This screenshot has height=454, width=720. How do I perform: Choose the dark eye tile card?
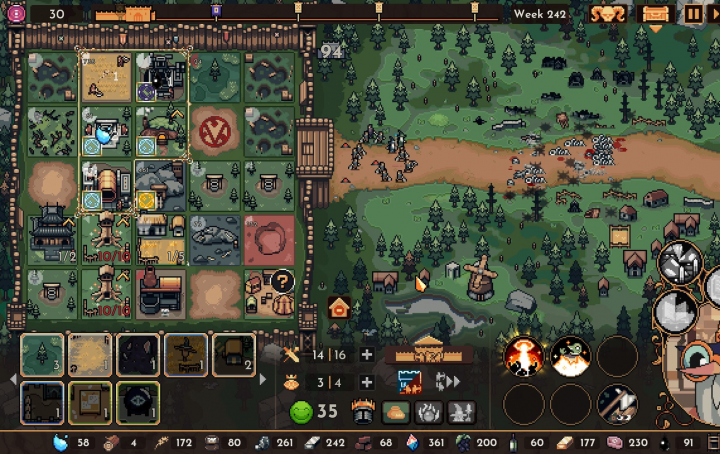(x=137, y=402)
